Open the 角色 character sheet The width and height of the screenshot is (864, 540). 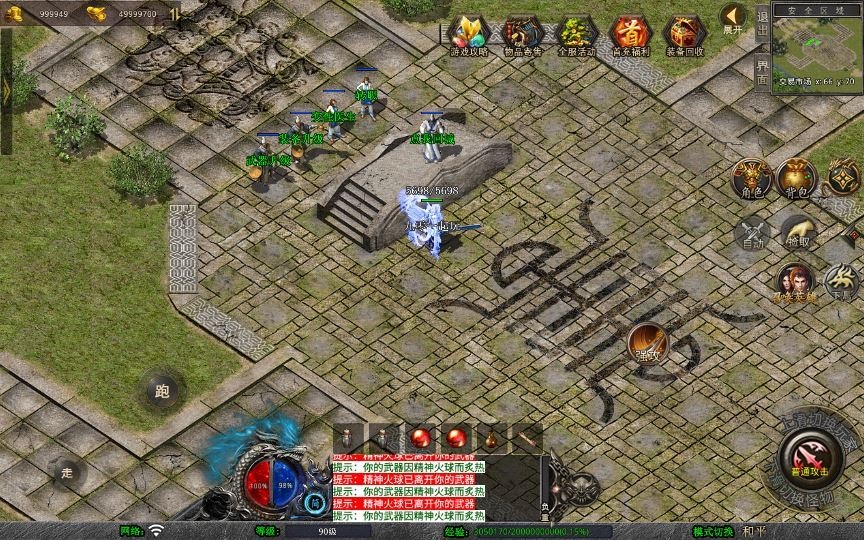752,177
